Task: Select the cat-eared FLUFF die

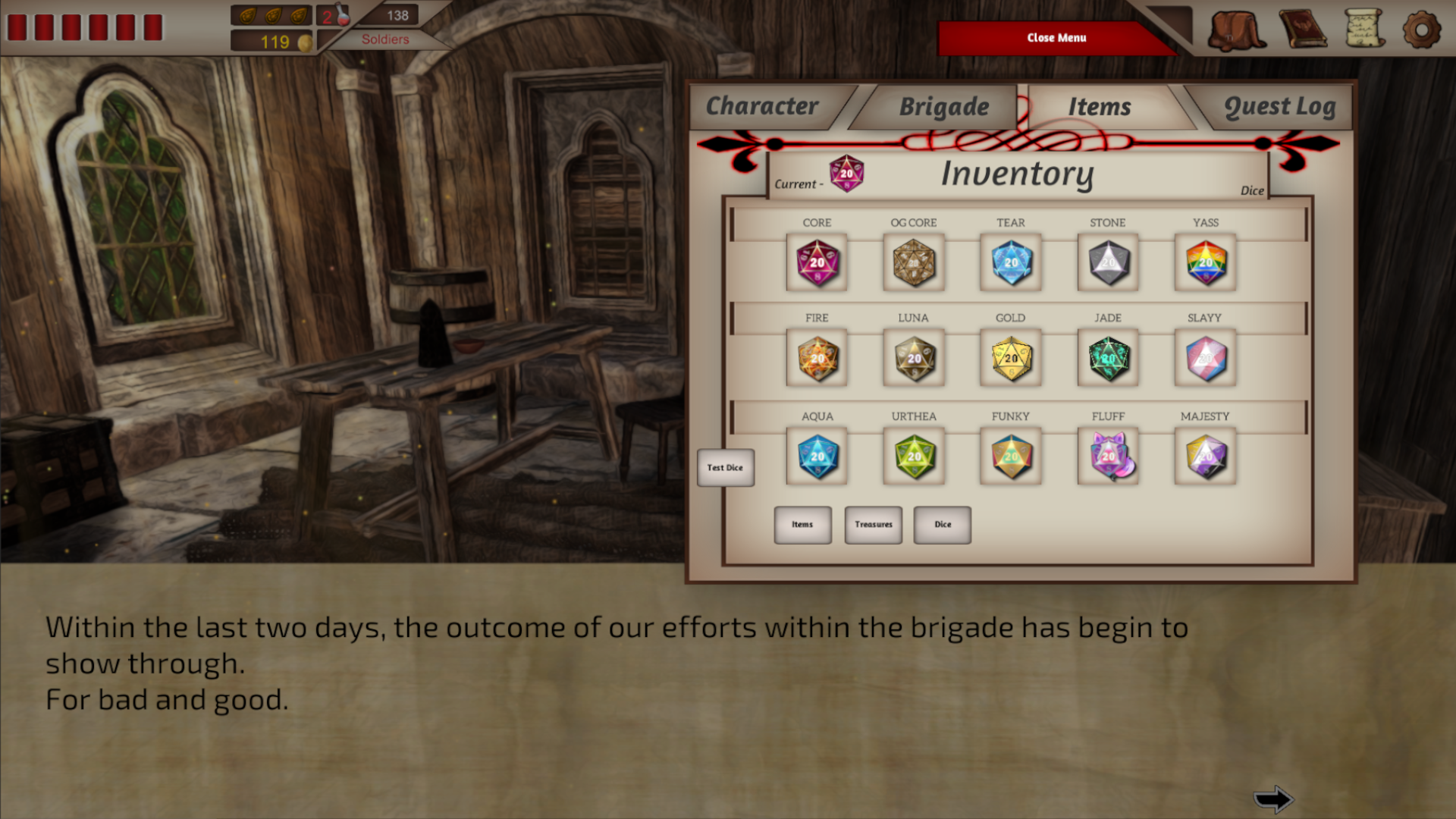Action: 1107,456
